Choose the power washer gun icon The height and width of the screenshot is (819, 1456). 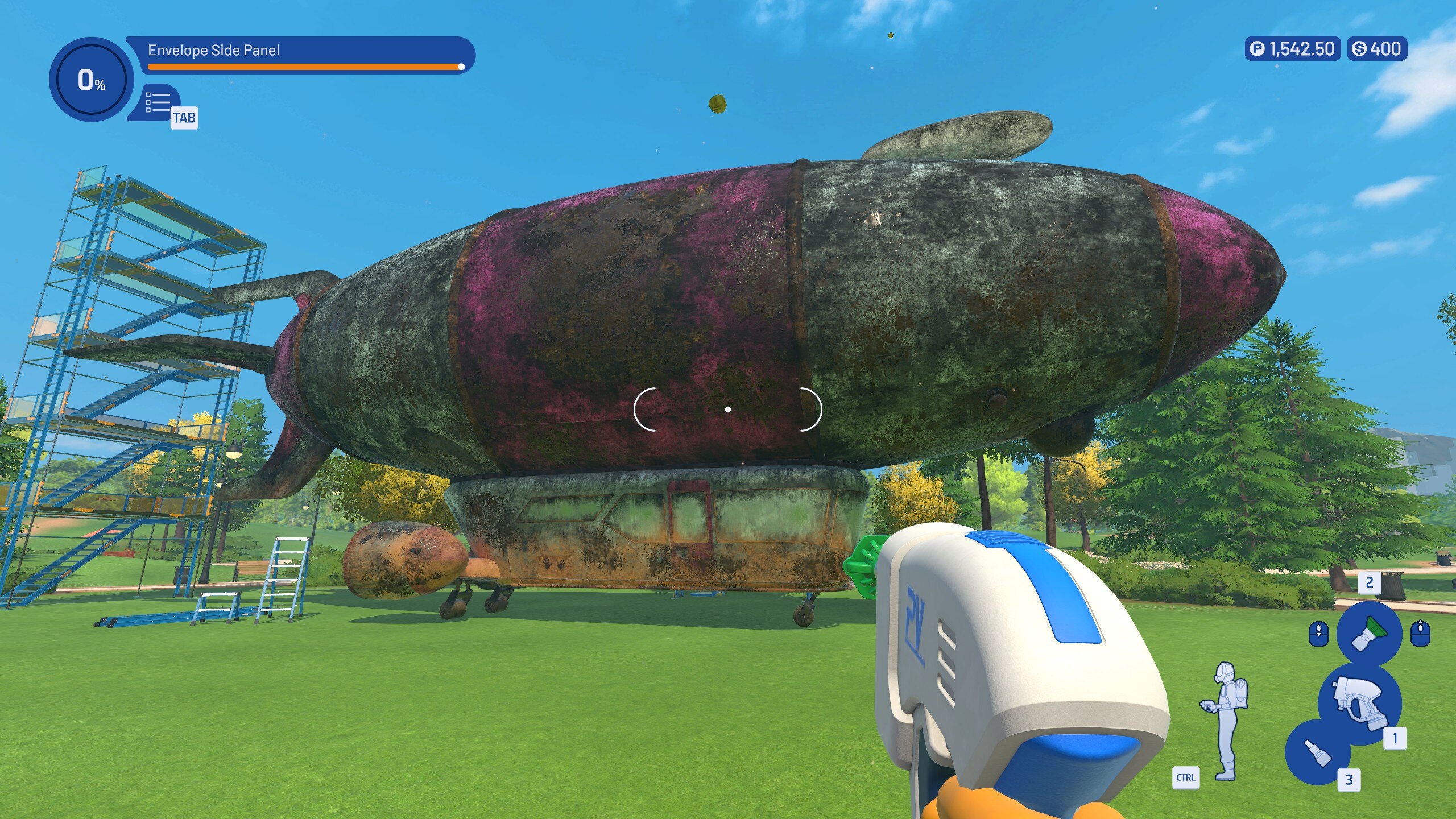(1360, 702)
